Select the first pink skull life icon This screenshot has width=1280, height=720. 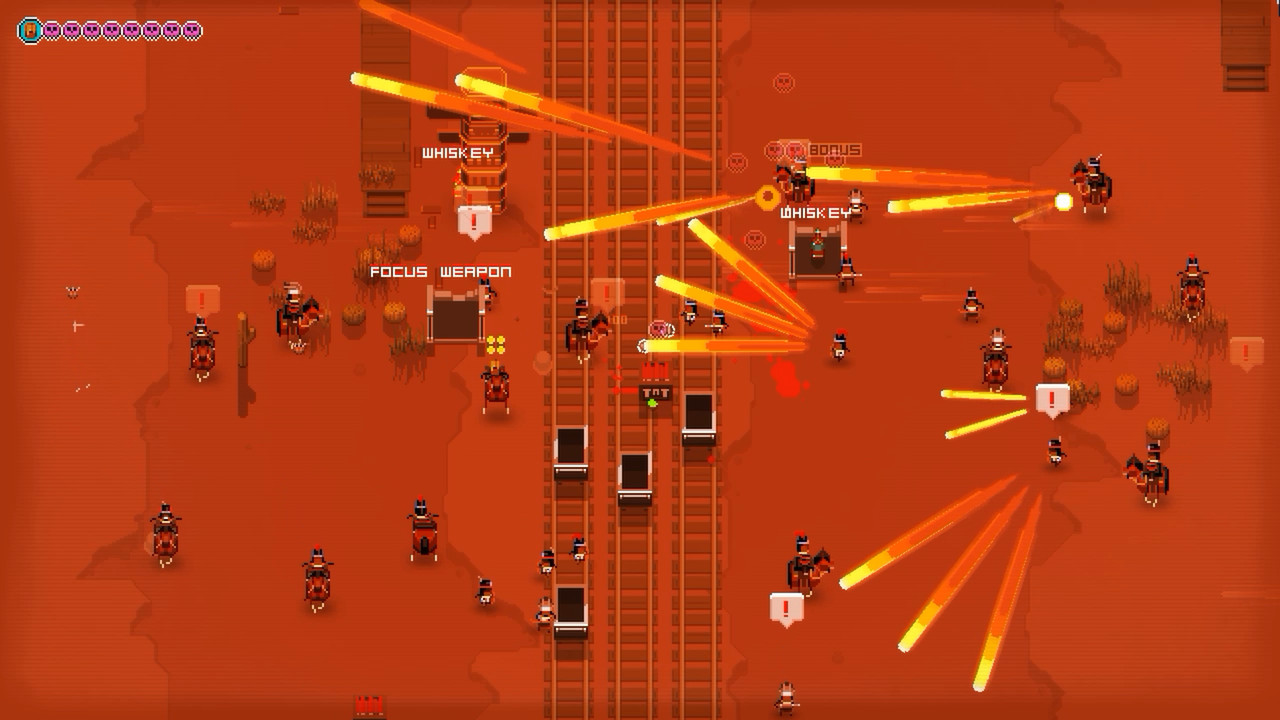[x=52, y=28]
